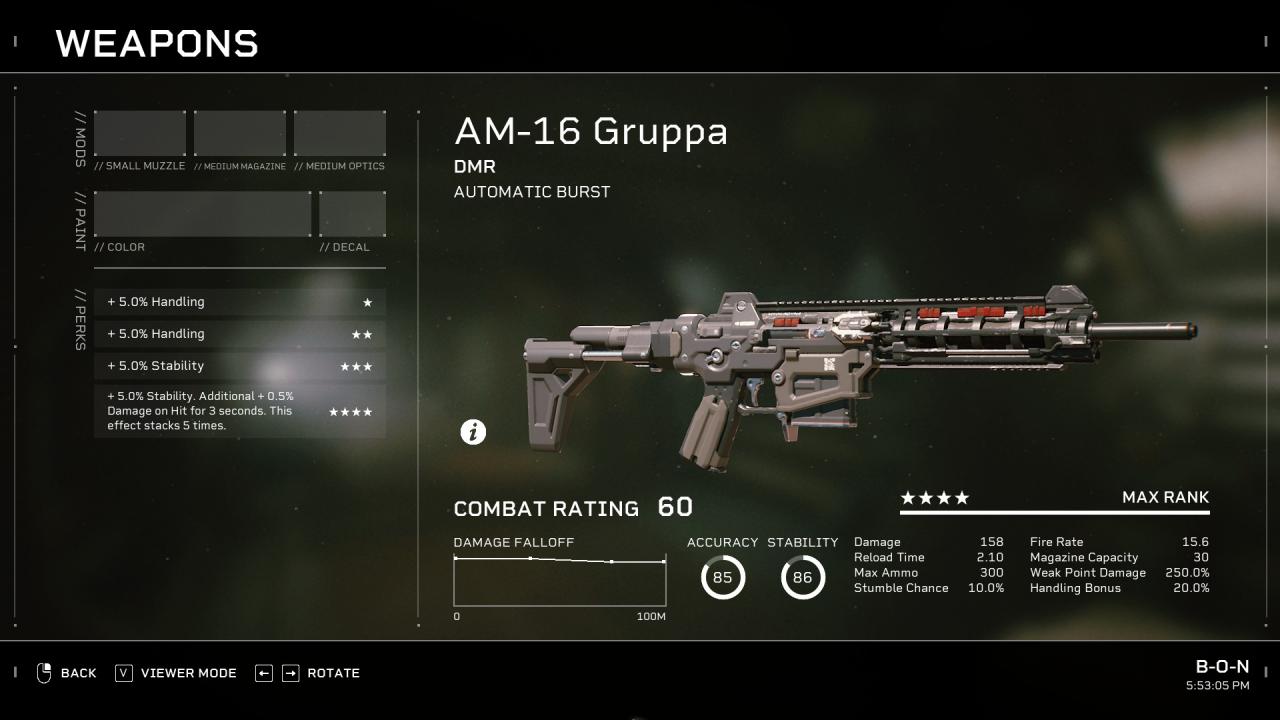This screenshot has width=1280, height=720.
Task: Choose the two-star Handling perk row
Action: (x=240, y=334)
